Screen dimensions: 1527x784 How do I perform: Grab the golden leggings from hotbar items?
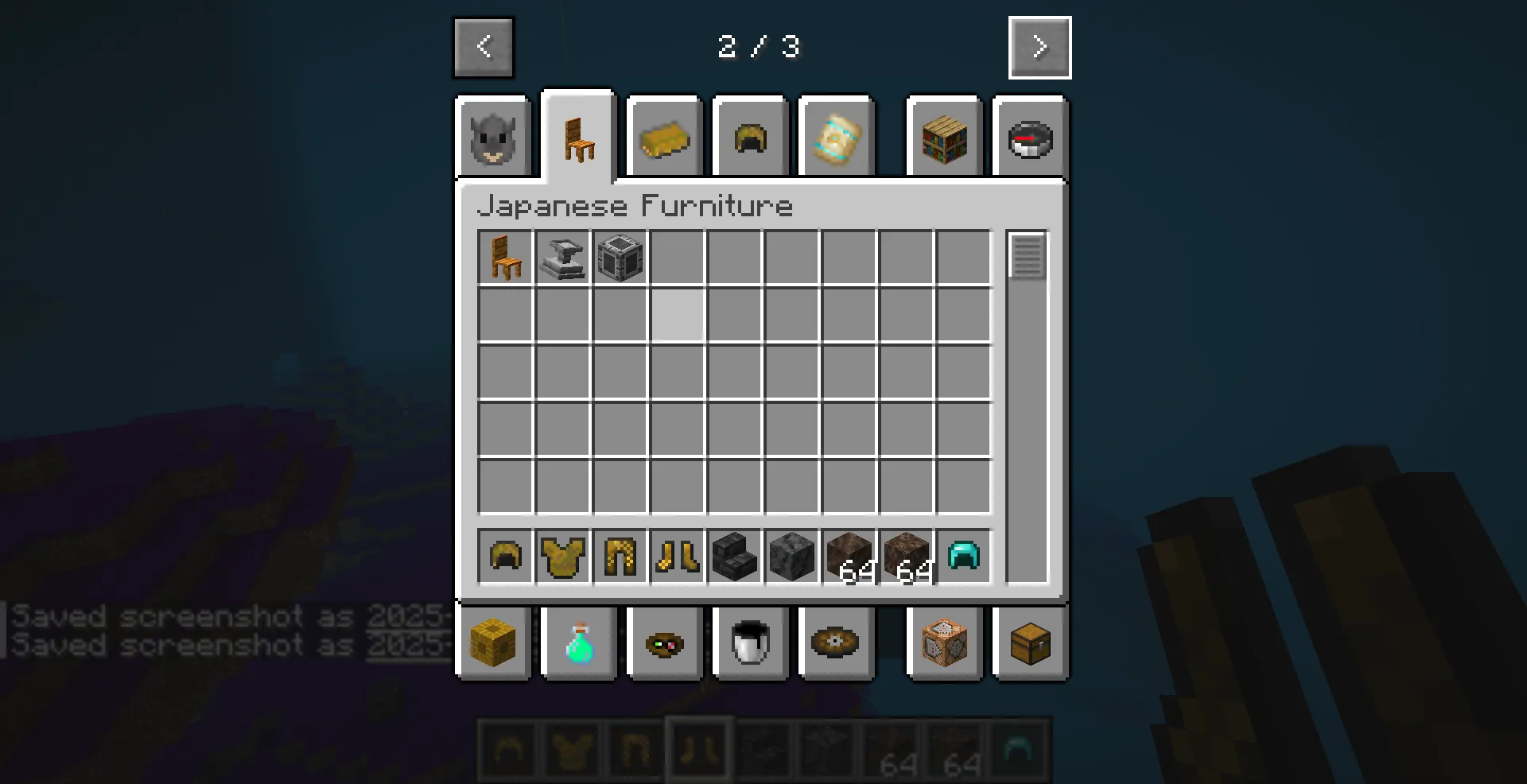[620, 557]
